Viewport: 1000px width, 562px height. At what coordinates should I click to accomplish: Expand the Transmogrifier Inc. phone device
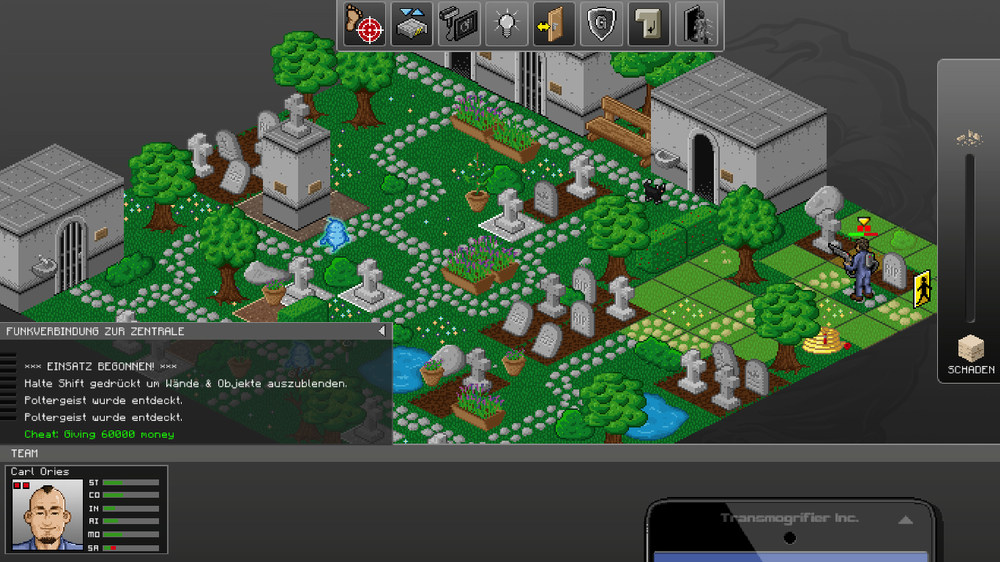point(906,520)
